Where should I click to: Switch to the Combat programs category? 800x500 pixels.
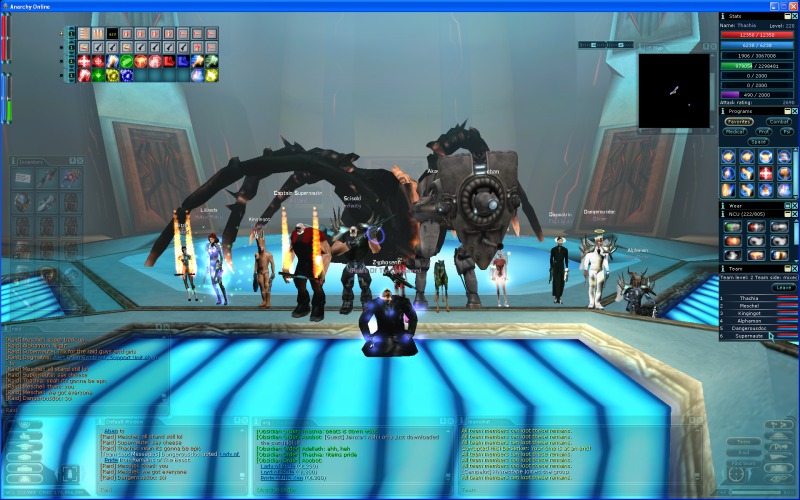tap(779, 121)
